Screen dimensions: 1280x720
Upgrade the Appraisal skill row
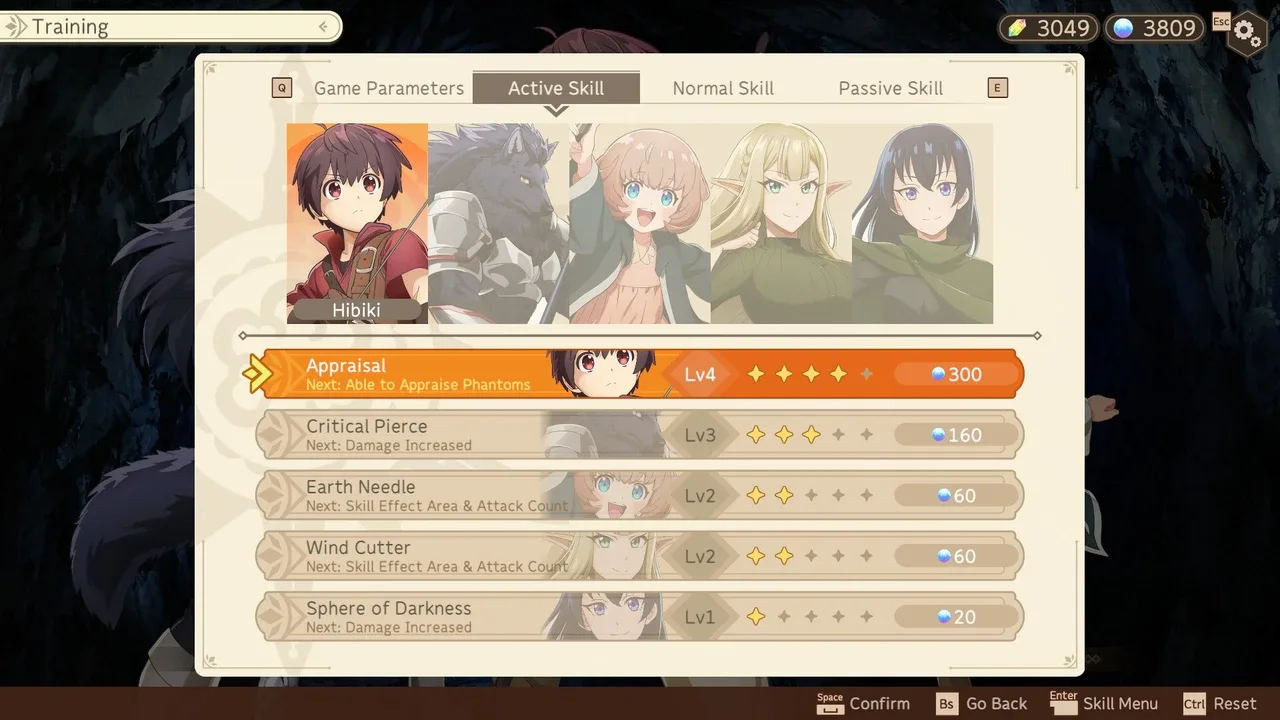(x=640, y=374)
